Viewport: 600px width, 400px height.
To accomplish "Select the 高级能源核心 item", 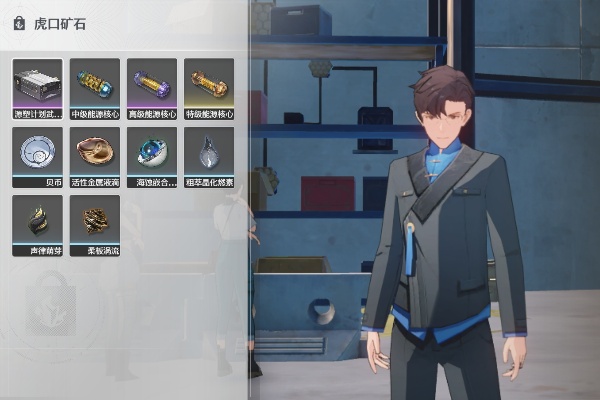I will click(152, 84).
